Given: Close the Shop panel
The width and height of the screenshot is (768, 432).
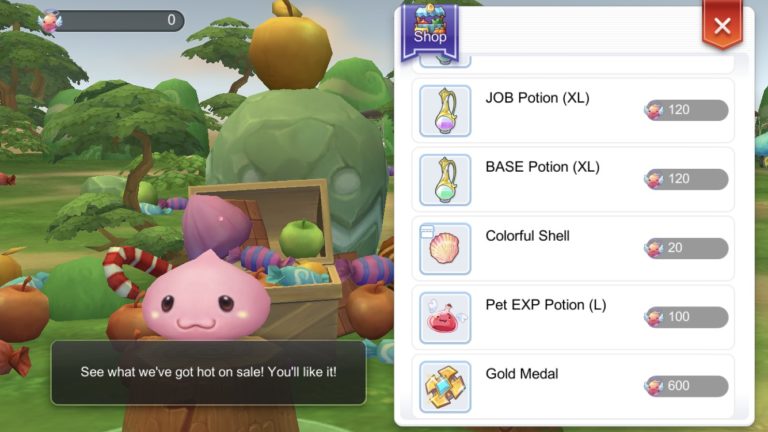Looking at the screenshot, I should click(x=722, y=25).
